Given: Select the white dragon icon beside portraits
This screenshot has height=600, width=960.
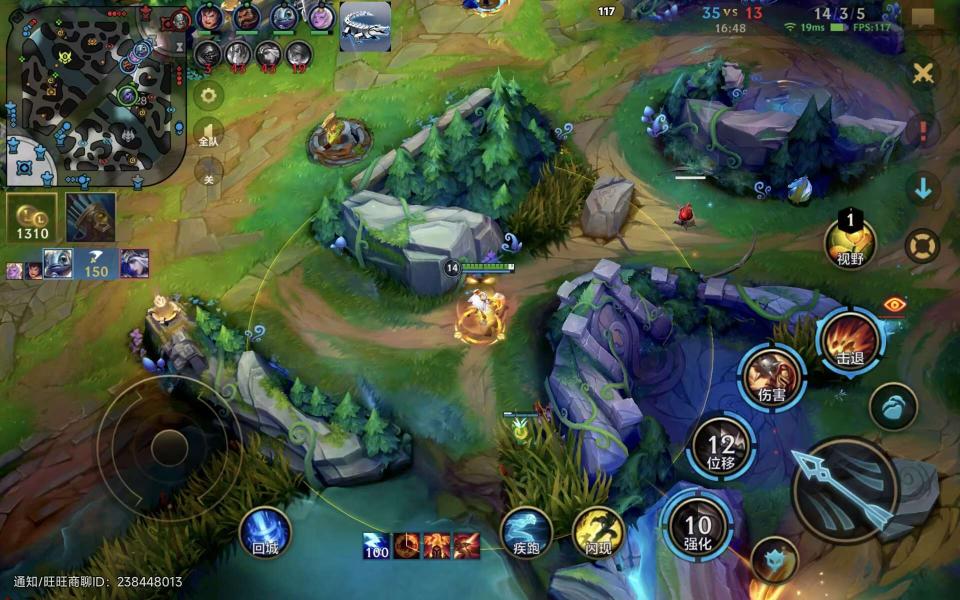Looking at the screenshot, I should (365, 27).
